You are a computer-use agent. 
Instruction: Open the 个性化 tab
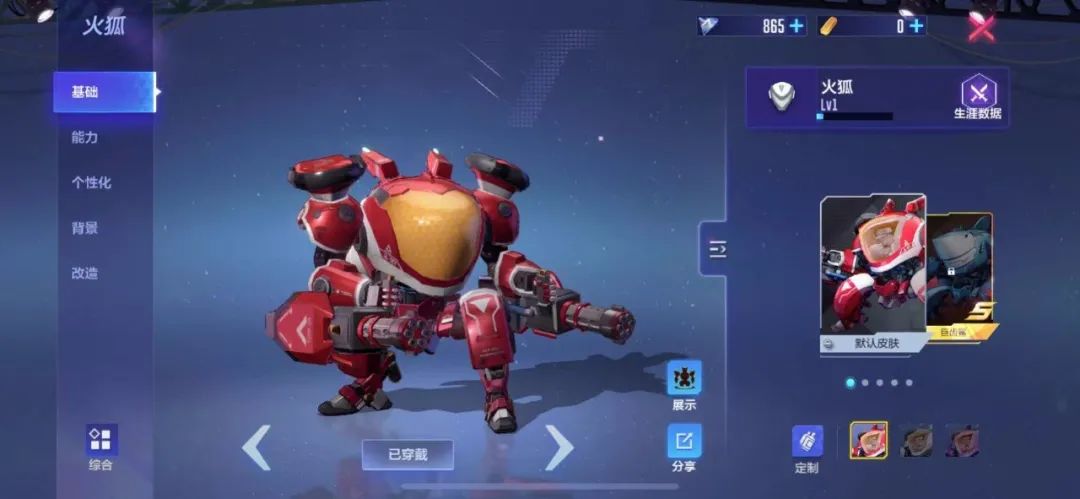[x=91, y=182]
